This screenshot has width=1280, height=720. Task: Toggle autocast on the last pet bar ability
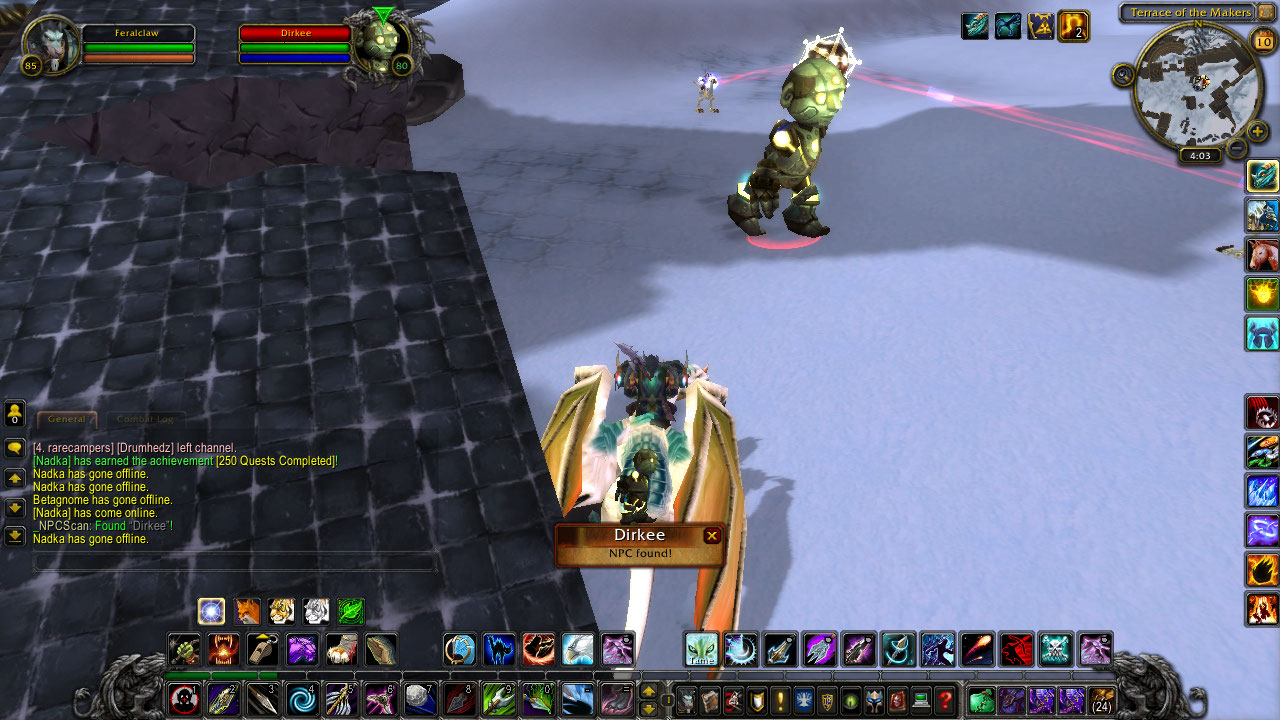pyautogui.click(x=381, y=650)
